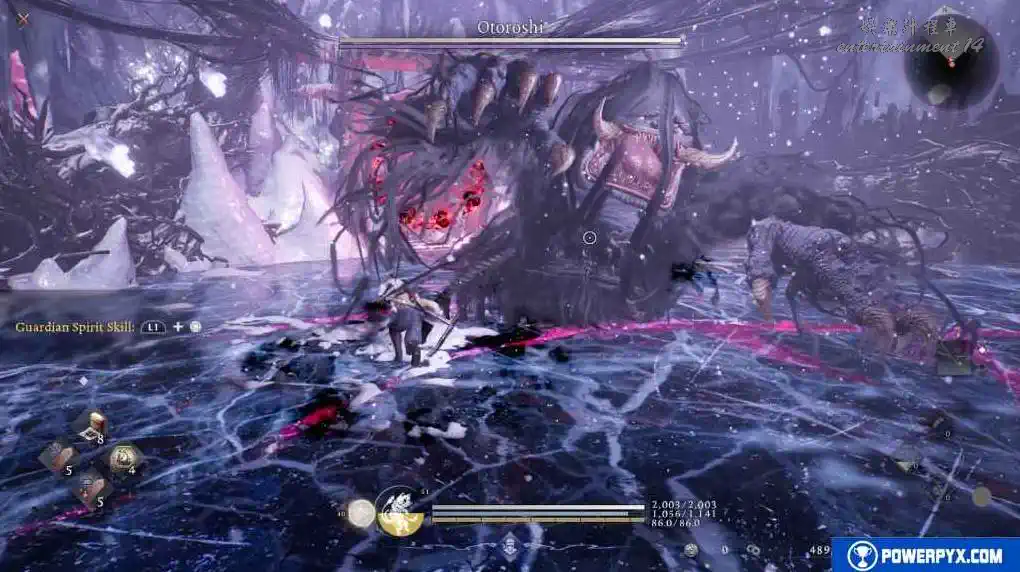Click the lock-on reticle on the boss

589,238
